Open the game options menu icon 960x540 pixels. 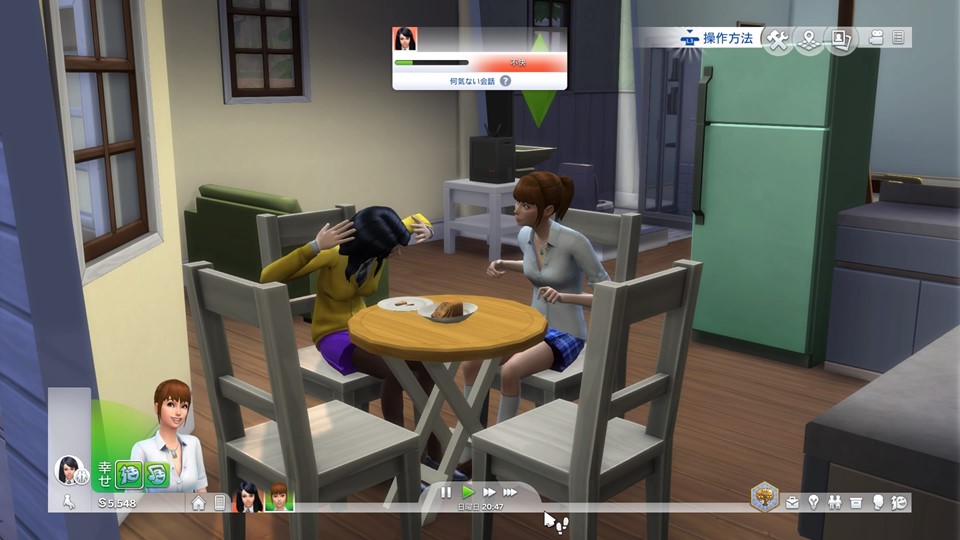click(898, 38)
